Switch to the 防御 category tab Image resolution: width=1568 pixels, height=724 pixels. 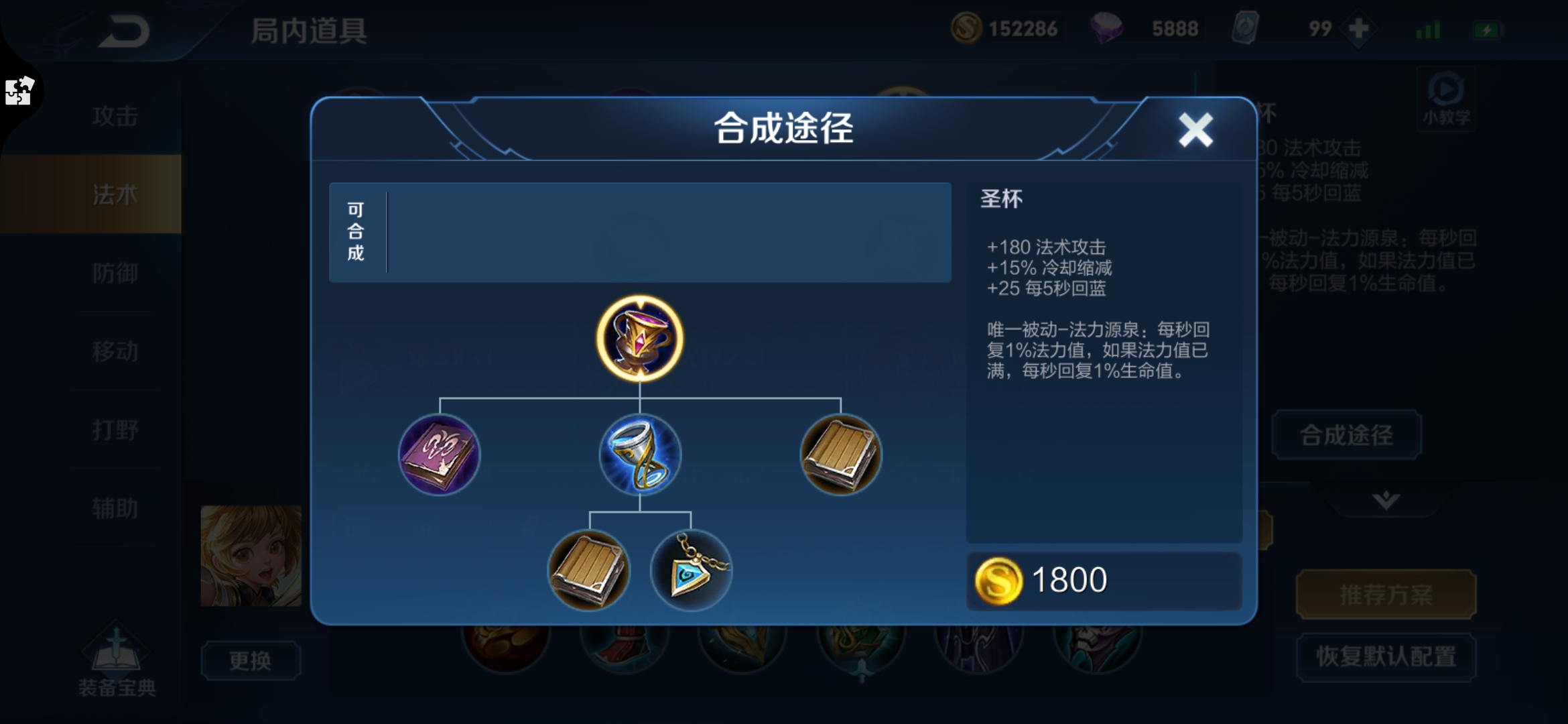tap(115, 274)
